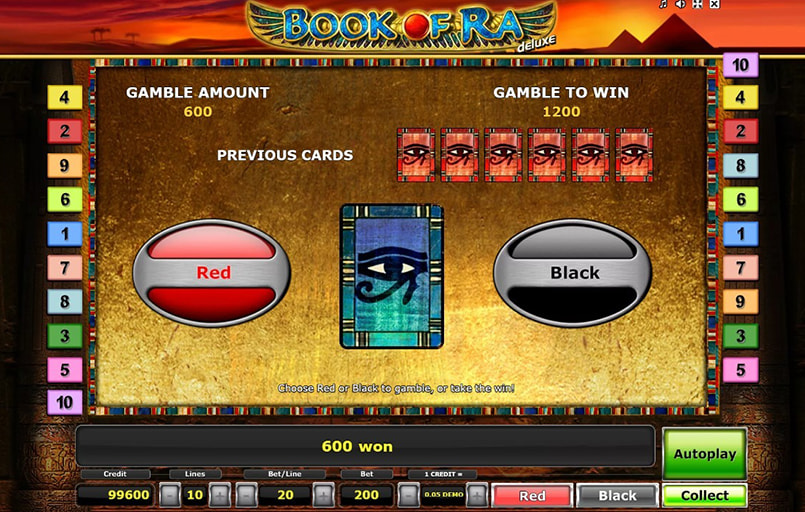Start Autoplay with the green button
This screenshot has width=805, height=512.
click(704, 454)
